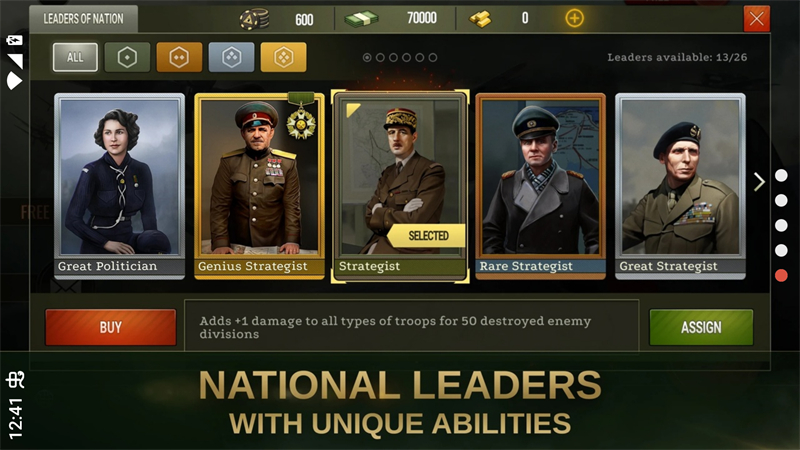The image size is (800, 450).
Task: Select the Great Politician leader card
Action: 119,185
